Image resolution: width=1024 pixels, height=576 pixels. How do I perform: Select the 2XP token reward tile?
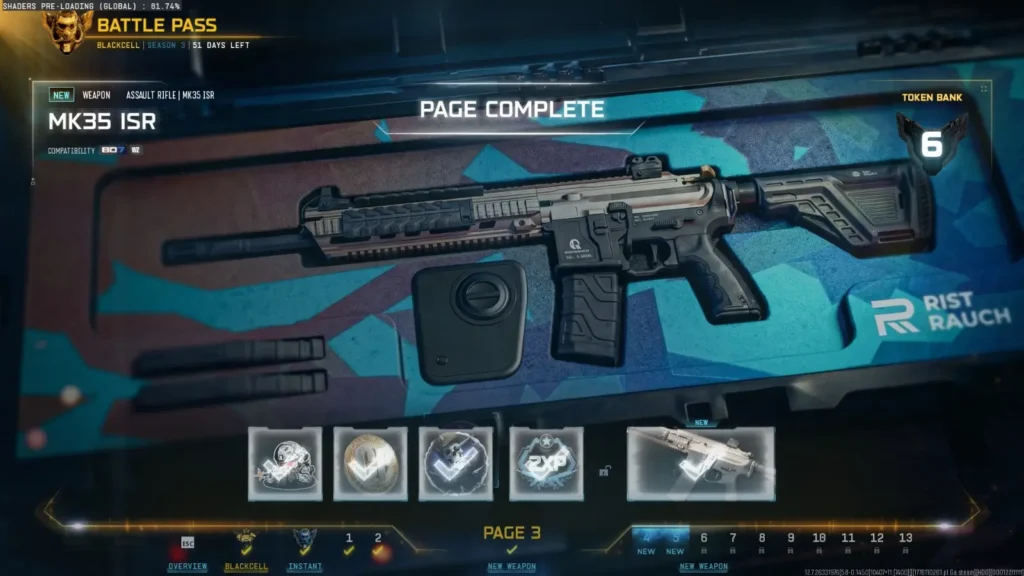pyautogui.click(x=546, y=464)
